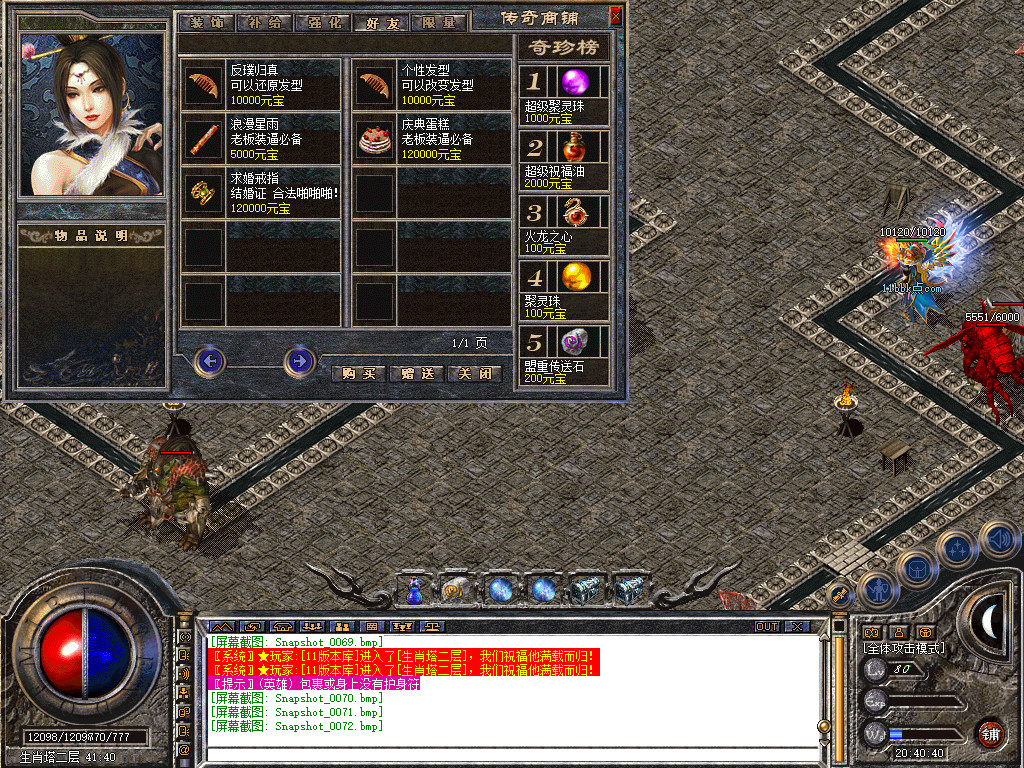Click the 购买 buy button
1024x768 pixels.
(x=357, y=373)
